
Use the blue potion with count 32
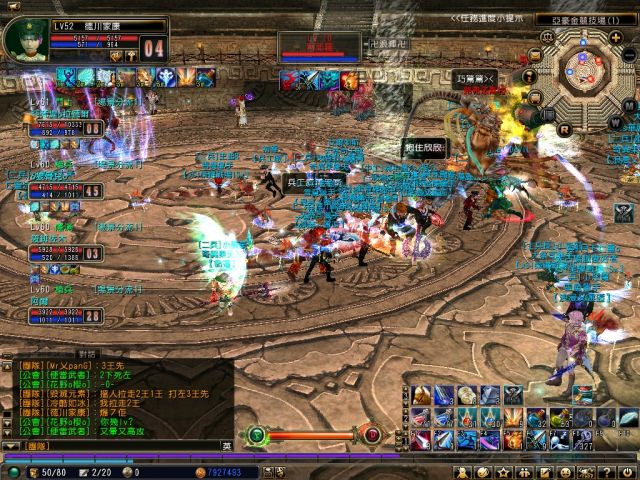point(537,417)
